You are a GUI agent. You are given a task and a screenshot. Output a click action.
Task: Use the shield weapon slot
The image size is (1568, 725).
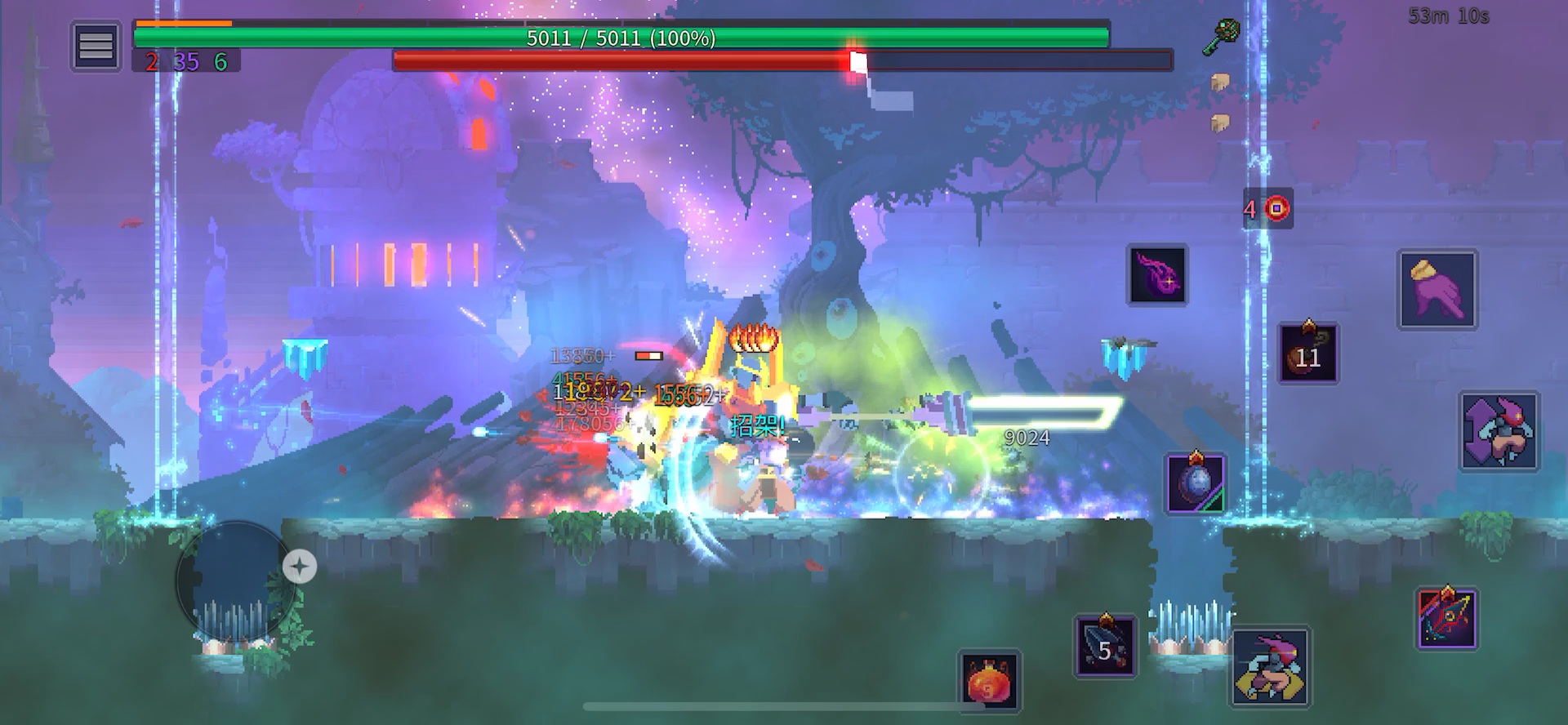(x=1195, y=483)
